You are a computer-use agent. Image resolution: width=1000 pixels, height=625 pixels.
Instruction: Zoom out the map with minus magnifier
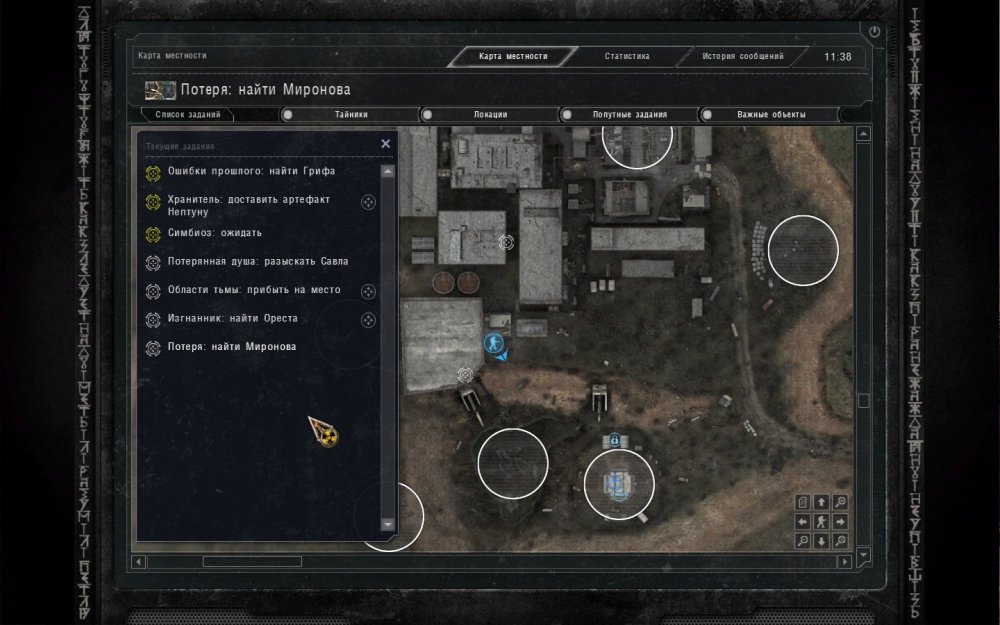tap(802, 541)
